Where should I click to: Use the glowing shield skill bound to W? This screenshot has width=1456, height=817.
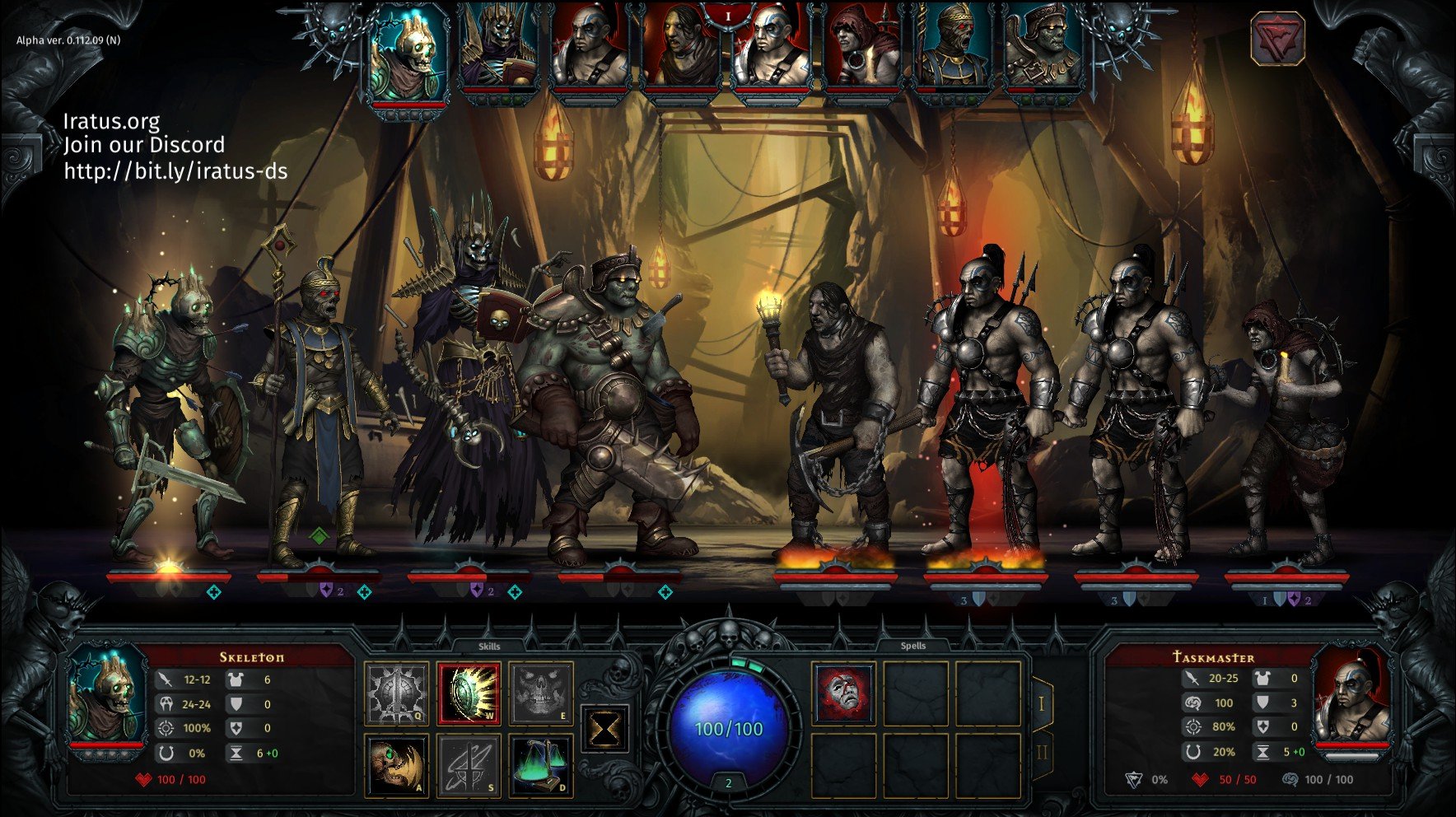tap(469, 693)
